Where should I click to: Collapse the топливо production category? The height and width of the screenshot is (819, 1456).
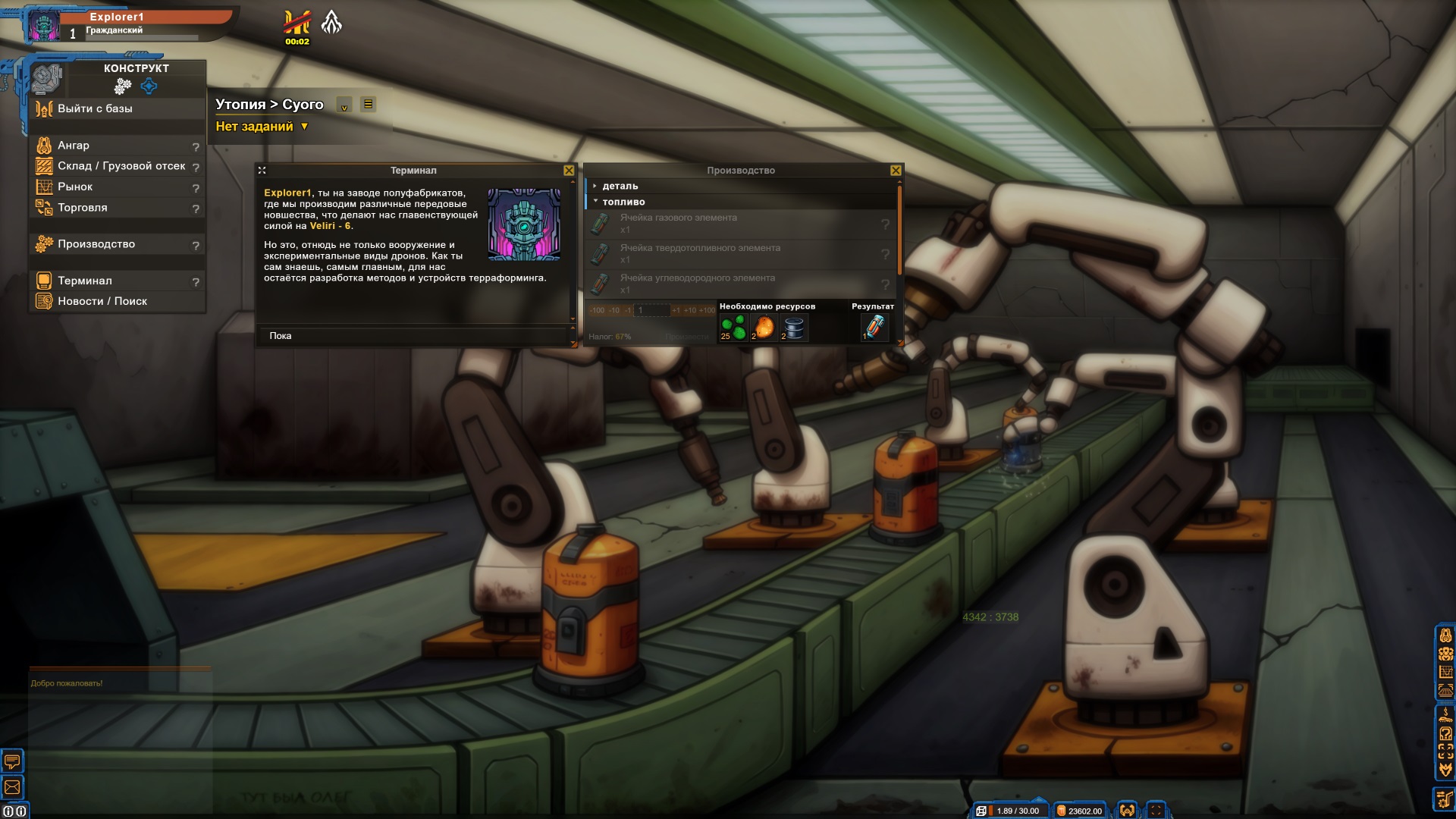623,202
